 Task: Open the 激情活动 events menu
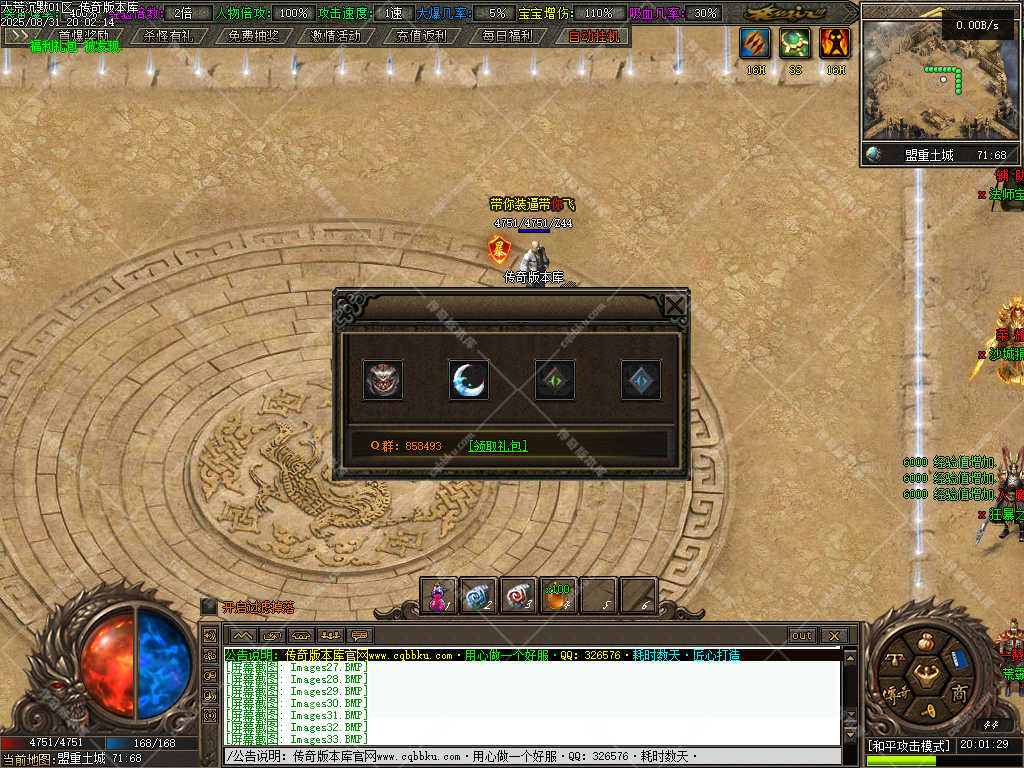pos(336,35)
